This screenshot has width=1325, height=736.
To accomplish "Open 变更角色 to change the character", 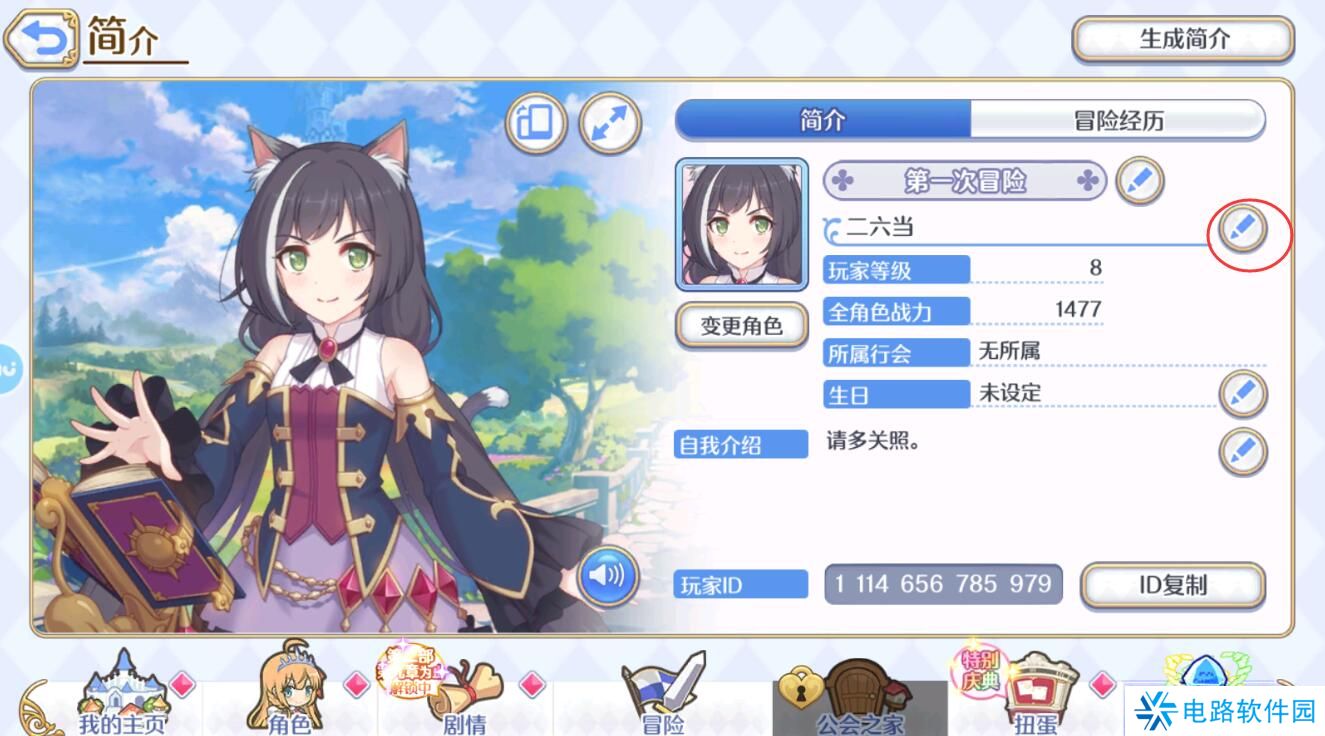I will pos(744,326).
